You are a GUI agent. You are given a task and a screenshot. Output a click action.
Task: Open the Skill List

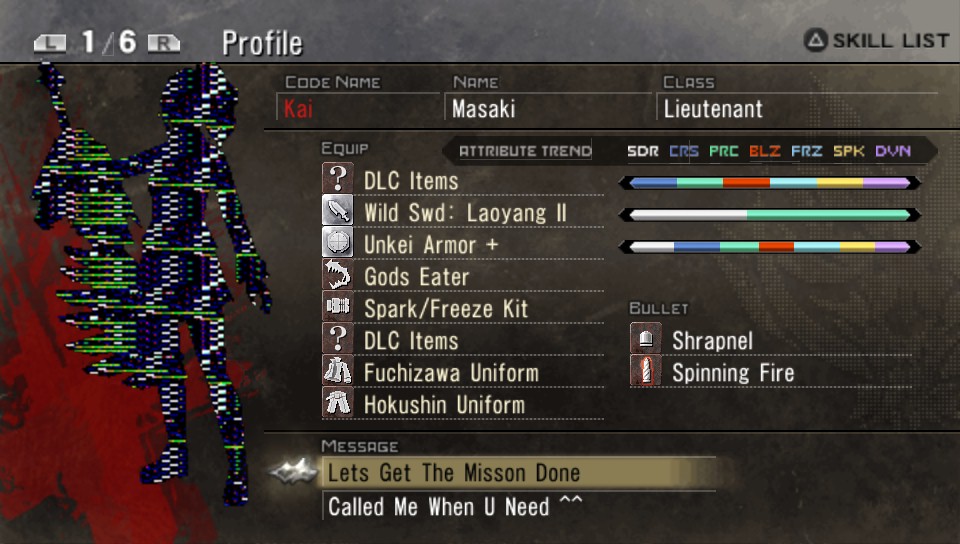pos(877,41)
